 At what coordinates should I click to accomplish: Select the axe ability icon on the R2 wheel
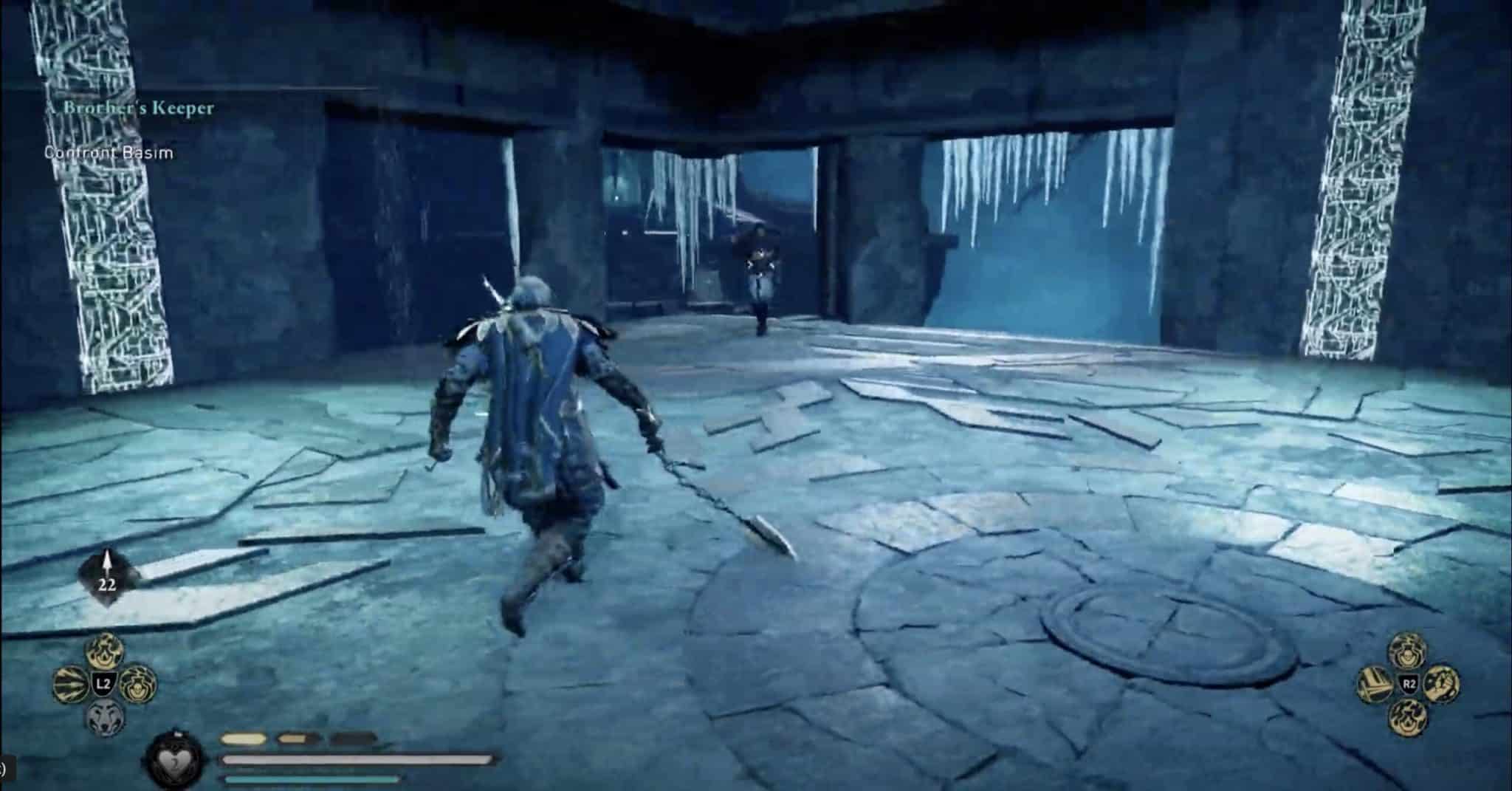[1376, 683]
